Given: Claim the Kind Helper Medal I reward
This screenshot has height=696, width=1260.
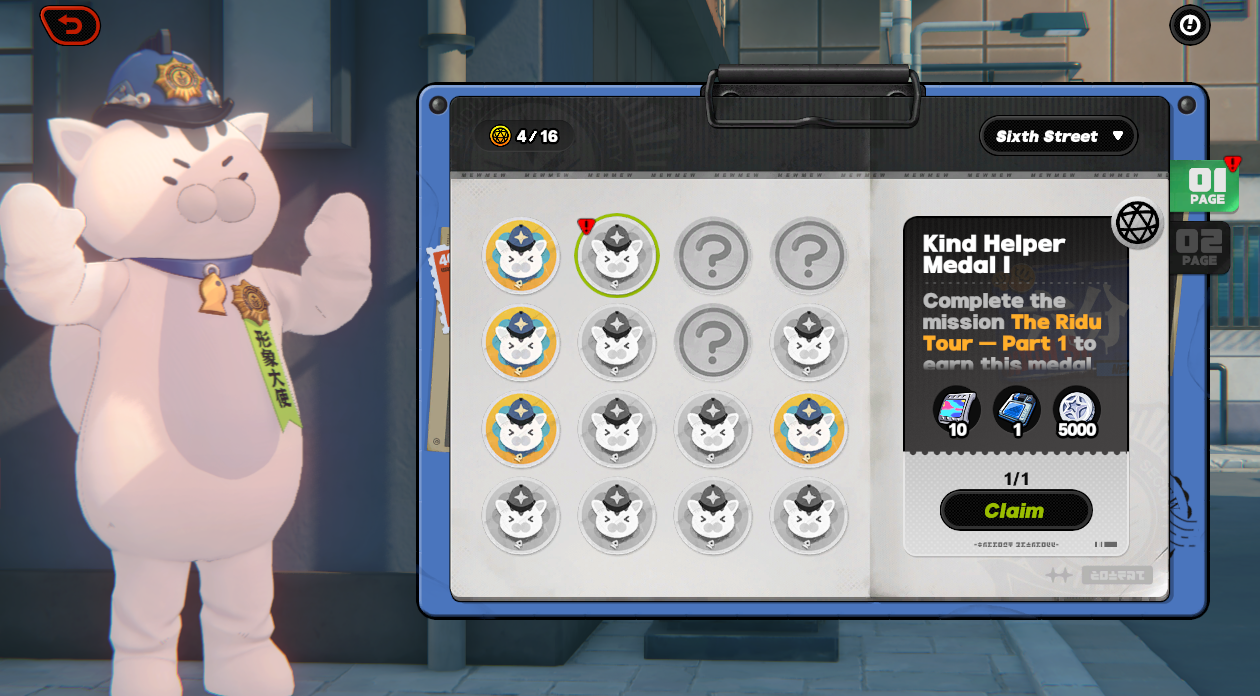Looking at the screenshot, I should tap(1015, 511).
